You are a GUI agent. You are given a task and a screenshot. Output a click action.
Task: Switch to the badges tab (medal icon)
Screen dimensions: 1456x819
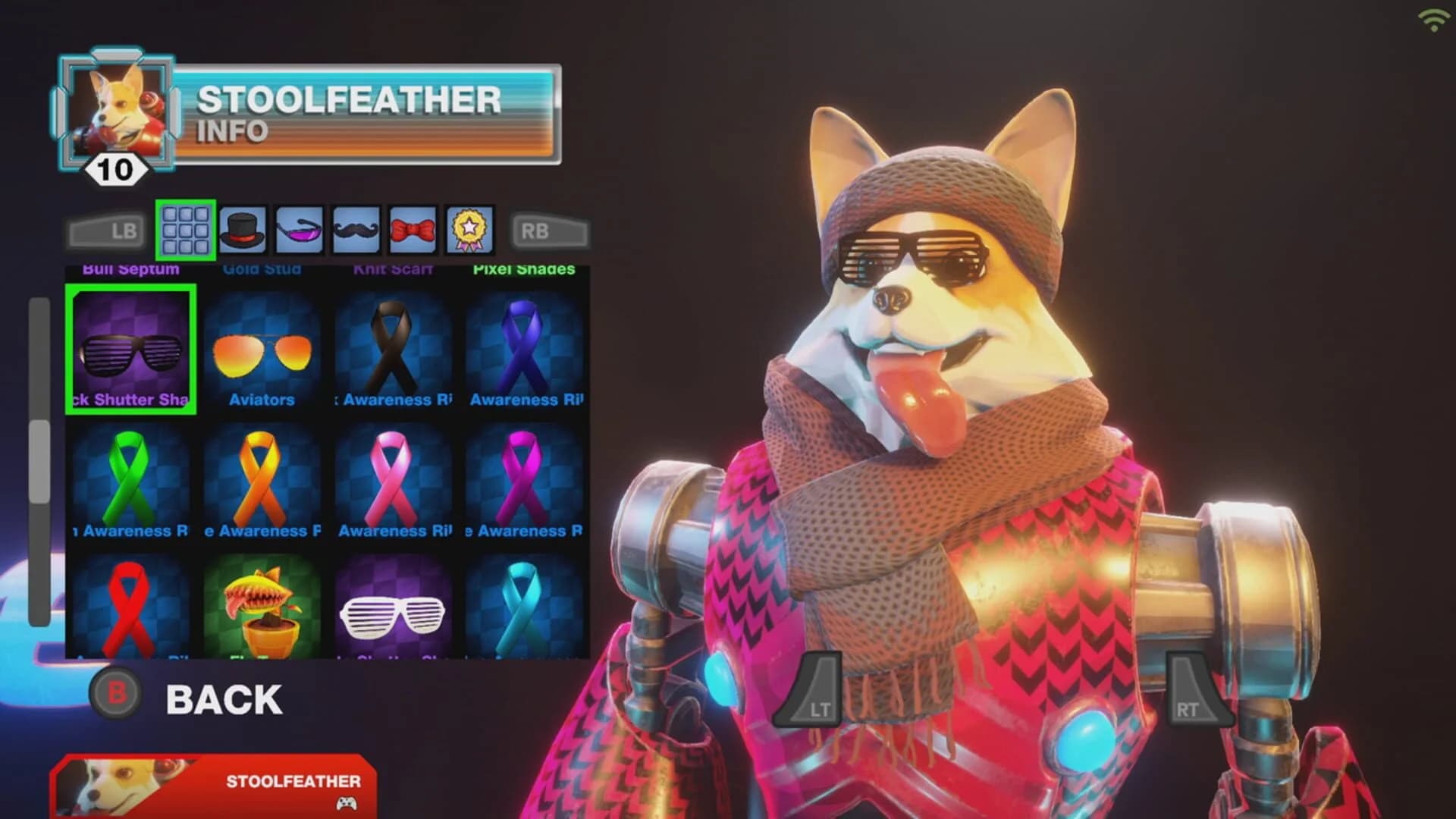(x=469, y=229)
